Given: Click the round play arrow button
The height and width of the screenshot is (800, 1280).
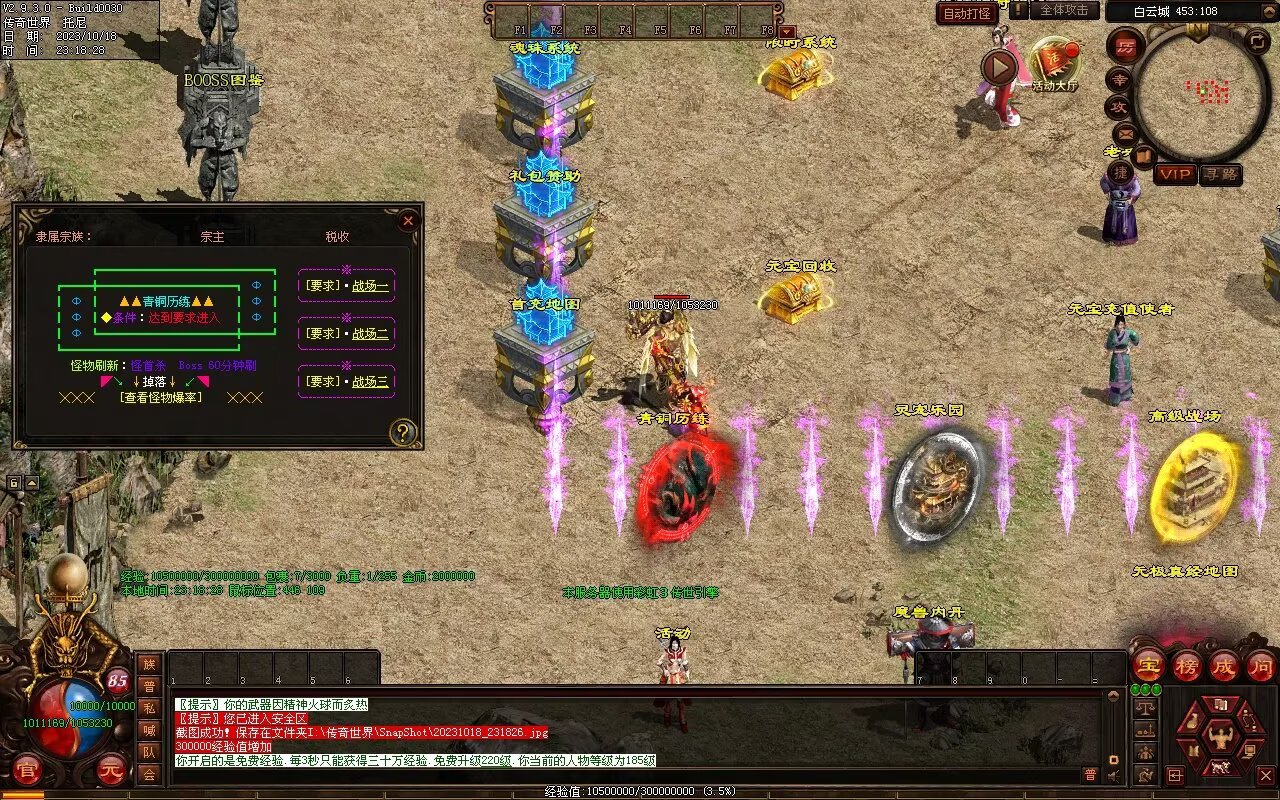Looking at the screenshot, I should coord(999,68).
